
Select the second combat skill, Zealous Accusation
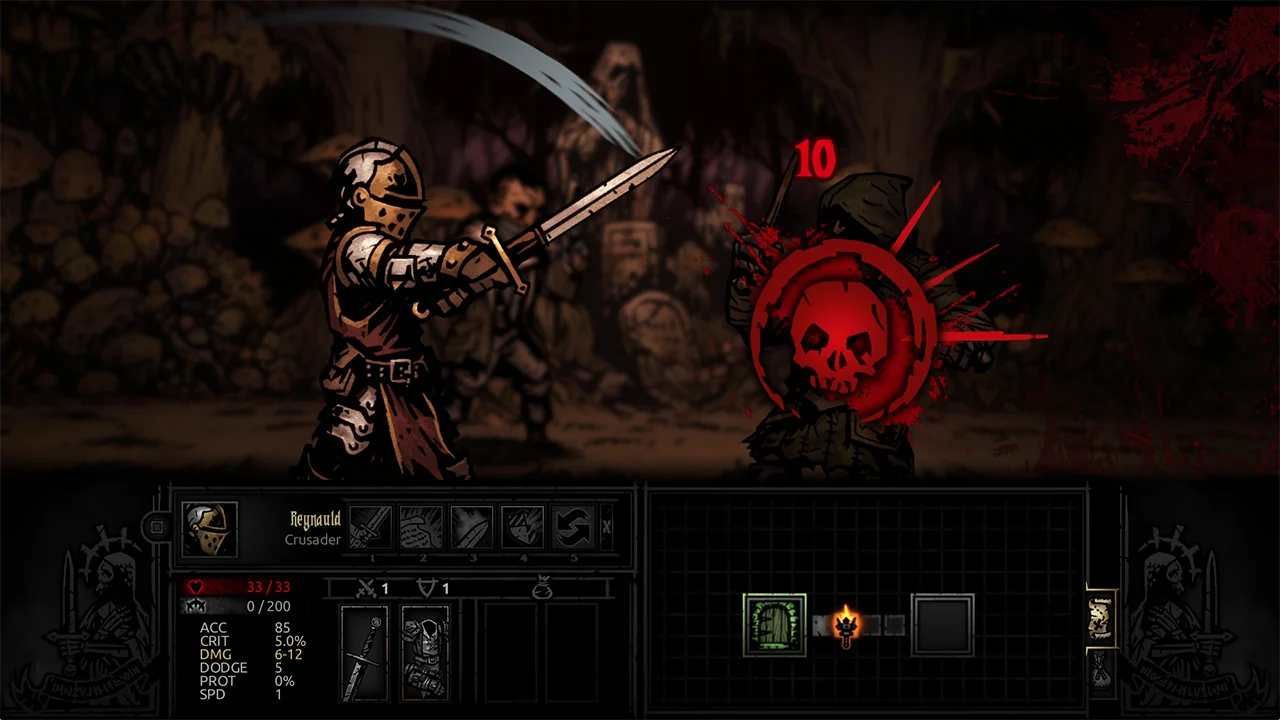tap(420, 527)
